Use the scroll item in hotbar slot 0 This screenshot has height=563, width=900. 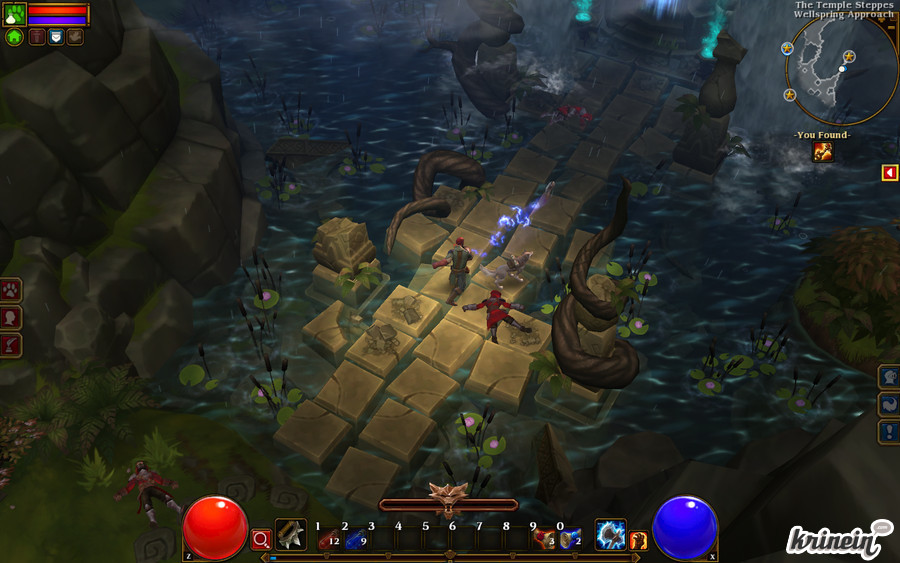pos(570,538)
